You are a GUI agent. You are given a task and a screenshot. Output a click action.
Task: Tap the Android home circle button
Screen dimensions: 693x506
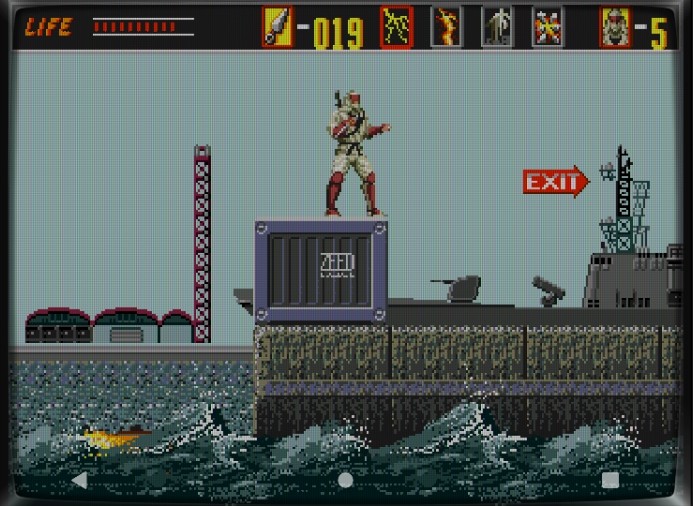pyautogui.click(x=346, y=481)
